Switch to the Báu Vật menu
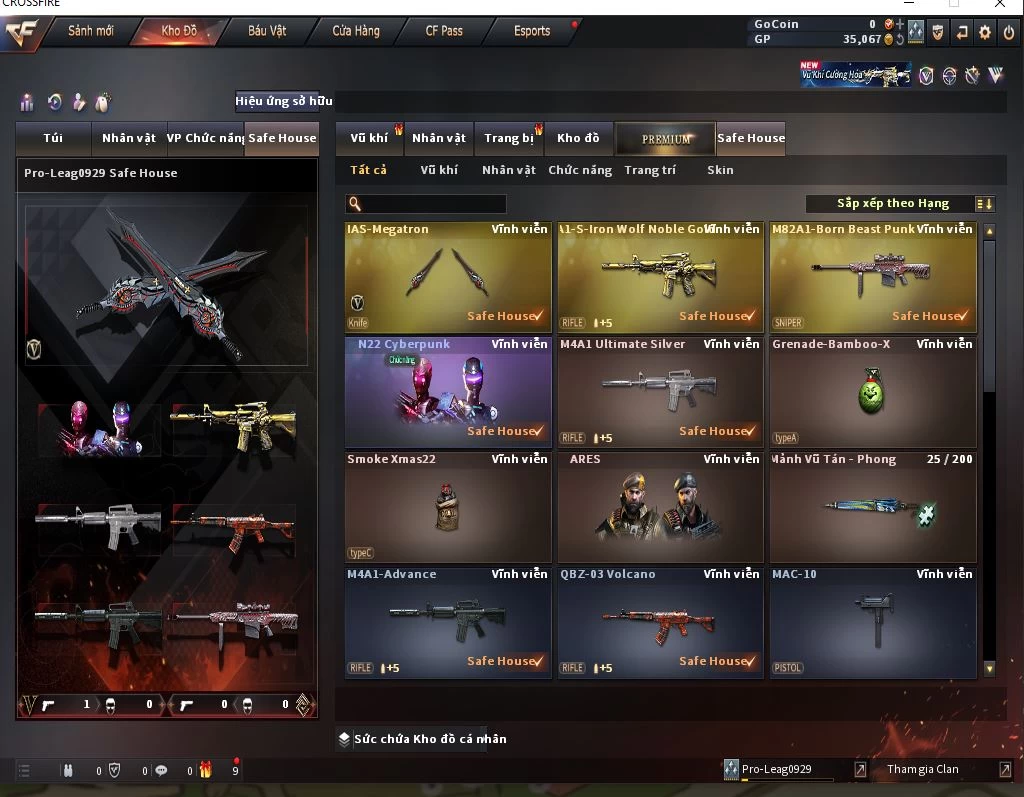1024x797 pixels. pyautogui.click(x=266, y=31)
